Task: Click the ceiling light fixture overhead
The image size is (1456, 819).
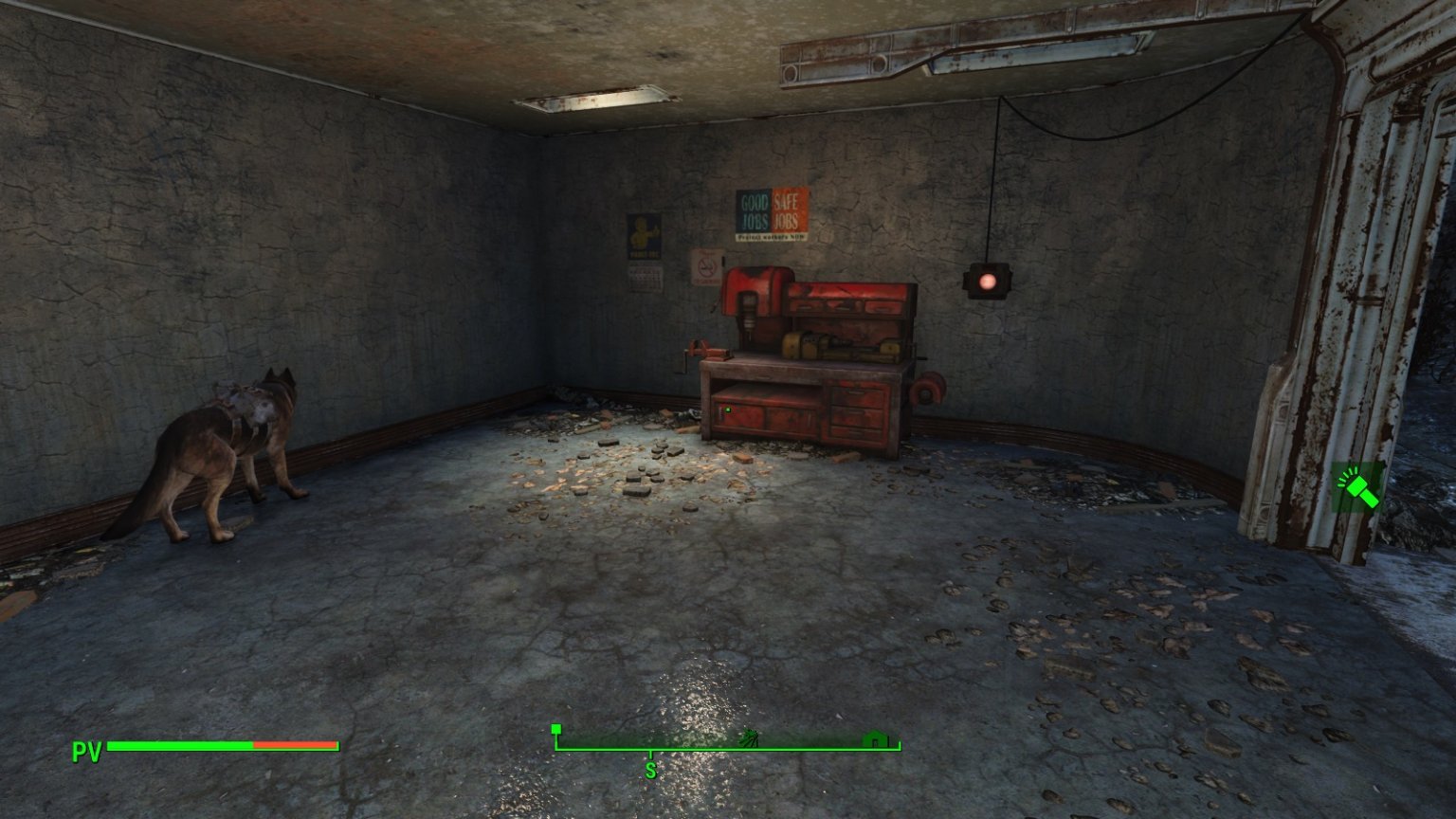Action: tap(597, 100)
